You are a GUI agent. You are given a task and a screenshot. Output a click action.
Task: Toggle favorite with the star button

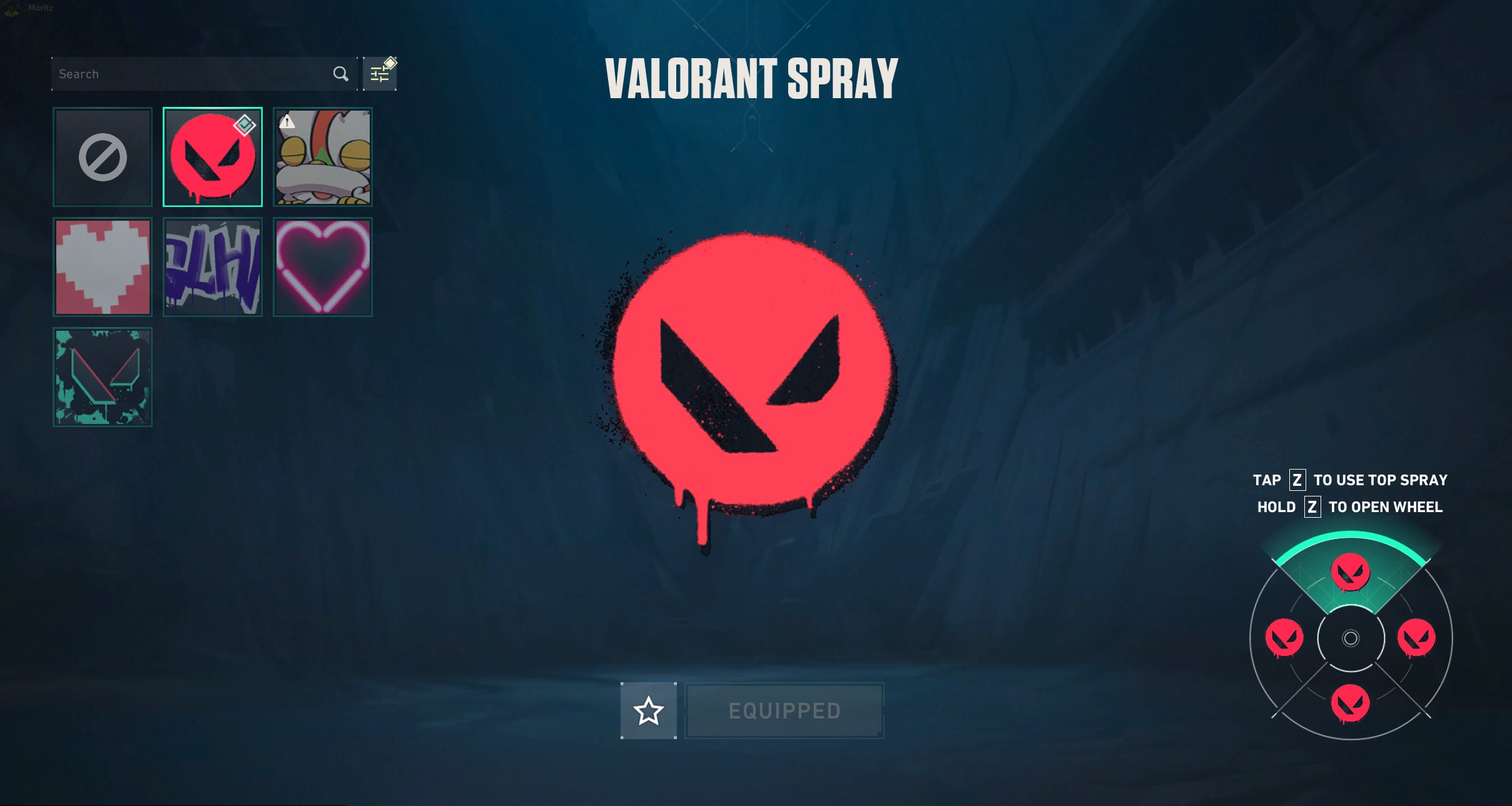click(x=649, y=710)
